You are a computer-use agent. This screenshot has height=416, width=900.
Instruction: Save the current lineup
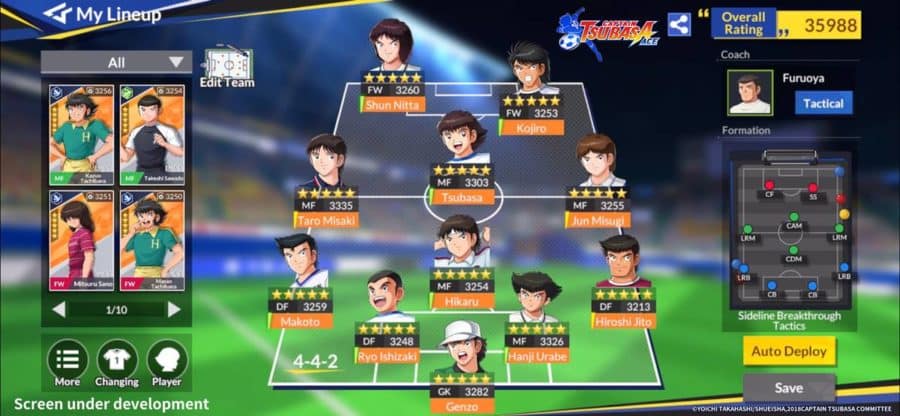pyautogui.click(x=789, y=388)
